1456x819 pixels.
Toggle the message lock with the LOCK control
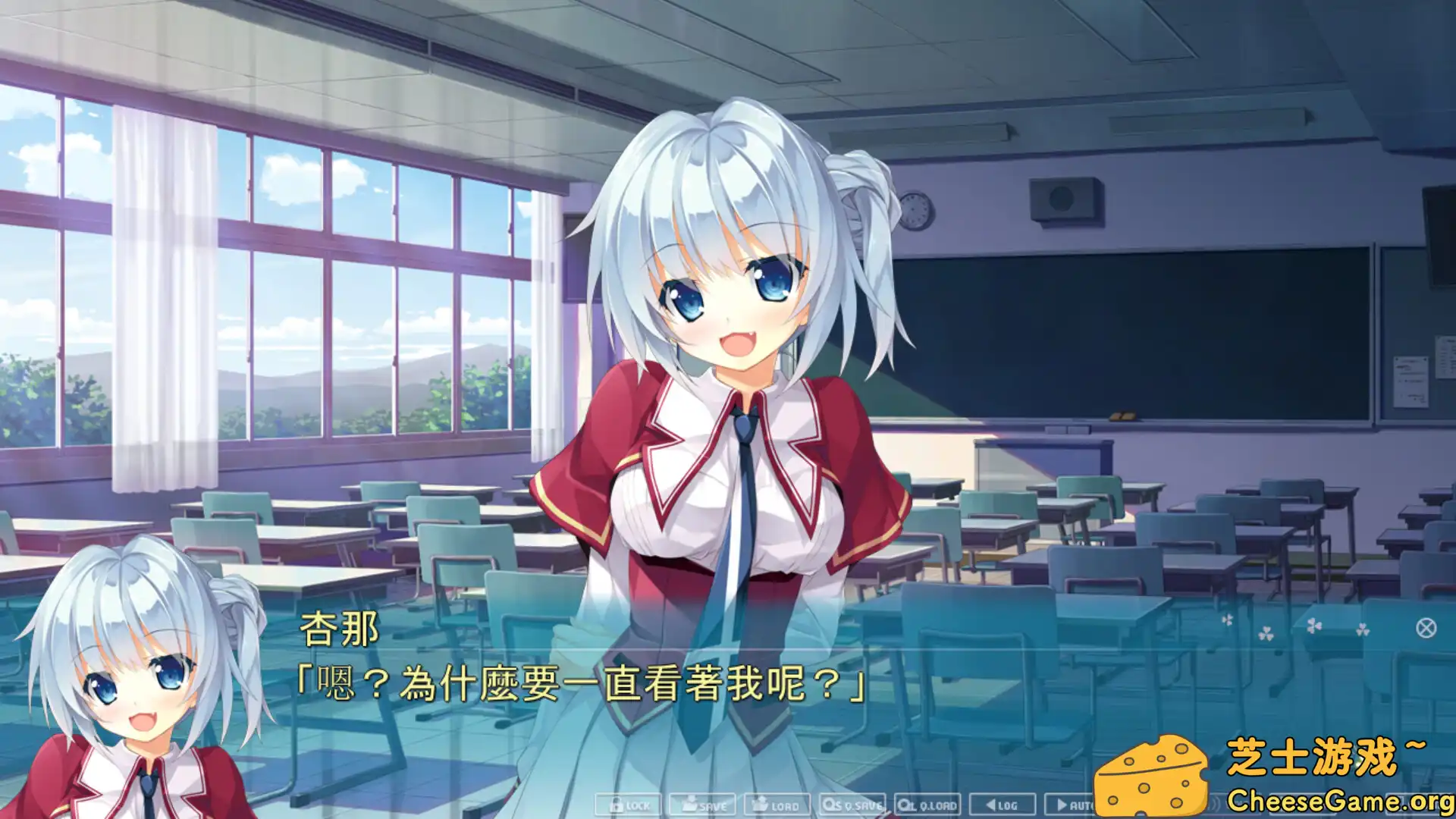coord(633,806)
